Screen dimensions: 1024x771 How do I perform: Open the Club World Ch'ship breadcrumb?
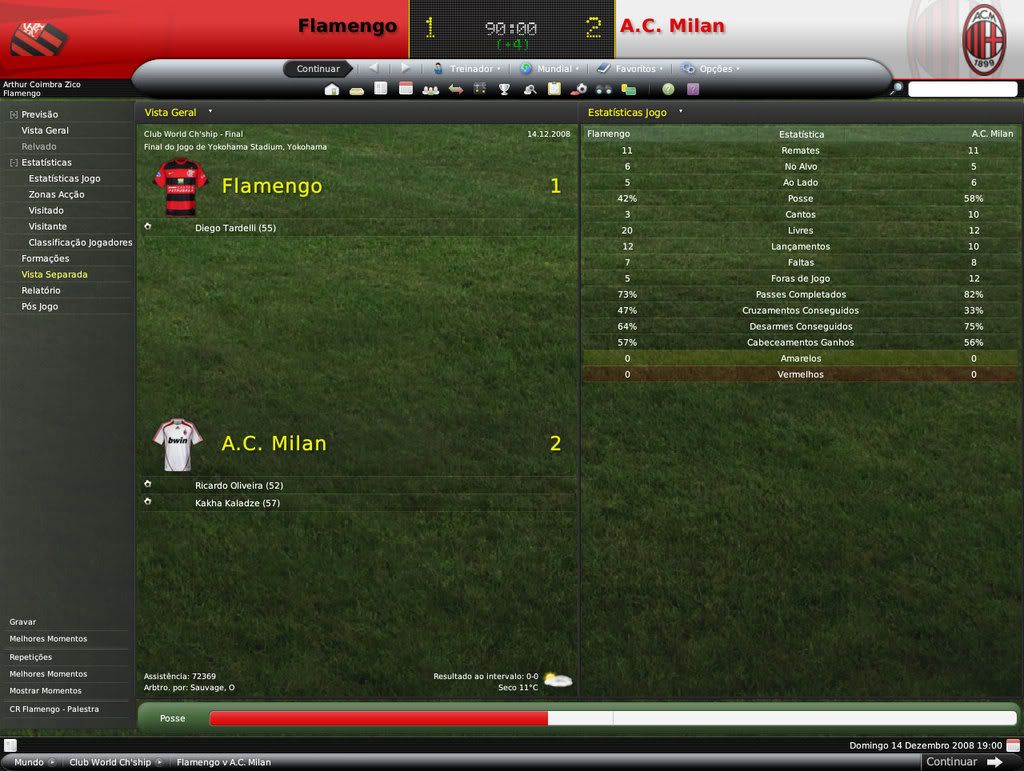[110, 762]
